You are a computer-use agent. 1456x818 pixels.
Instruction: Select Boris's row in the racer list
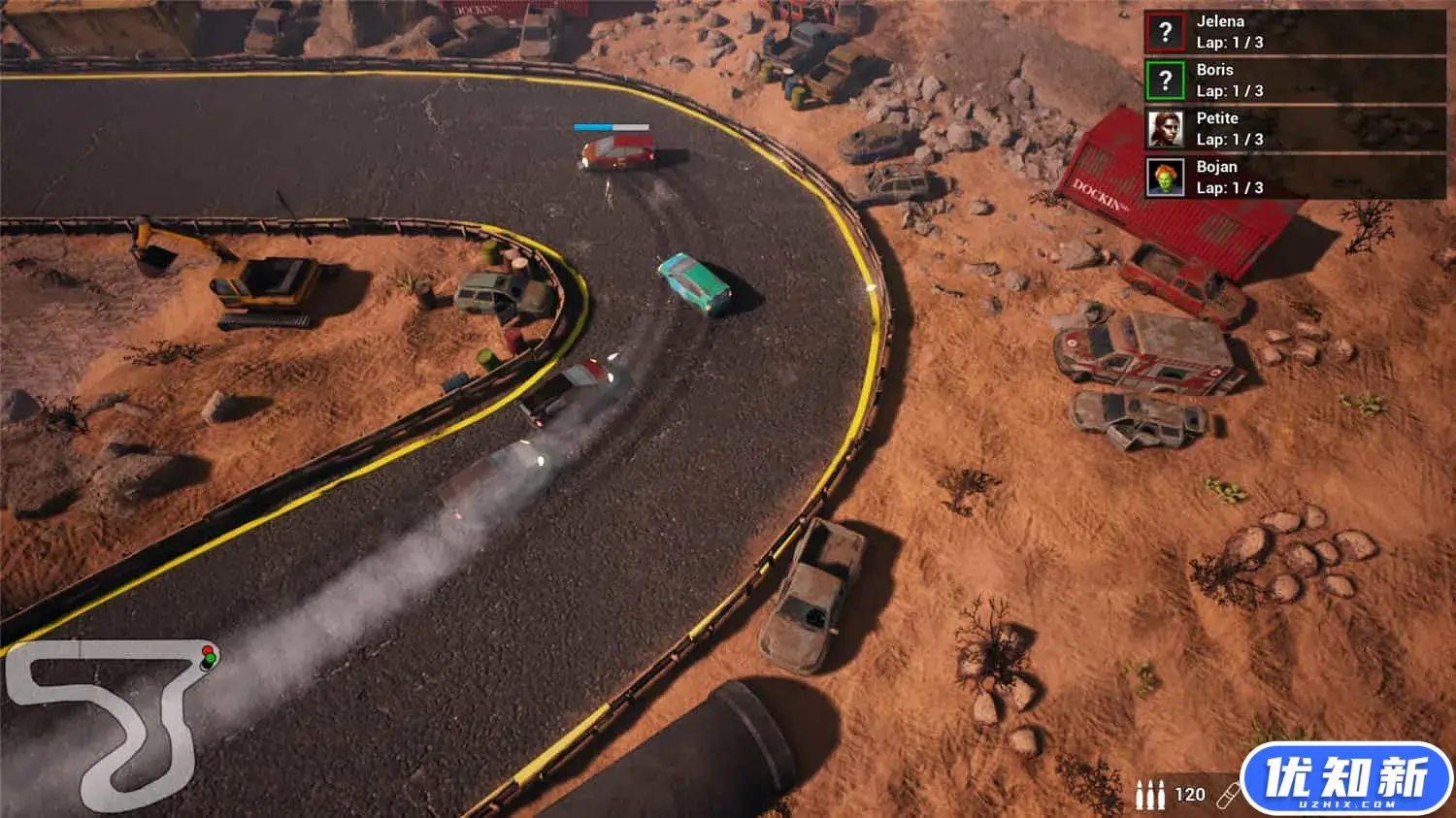coord(1294,81)
